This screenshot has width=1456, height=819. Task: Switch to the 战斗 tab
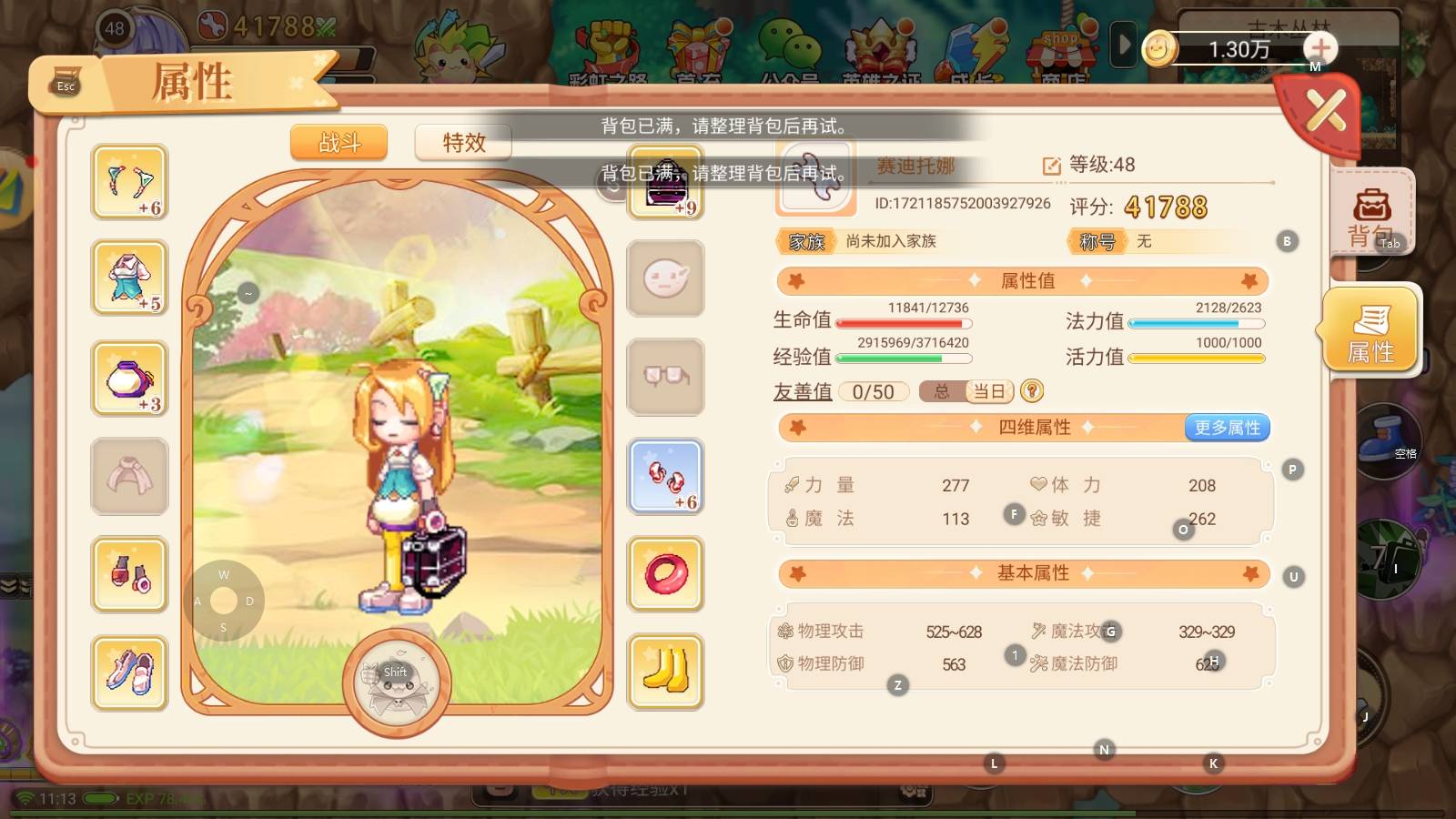point(339,143)
